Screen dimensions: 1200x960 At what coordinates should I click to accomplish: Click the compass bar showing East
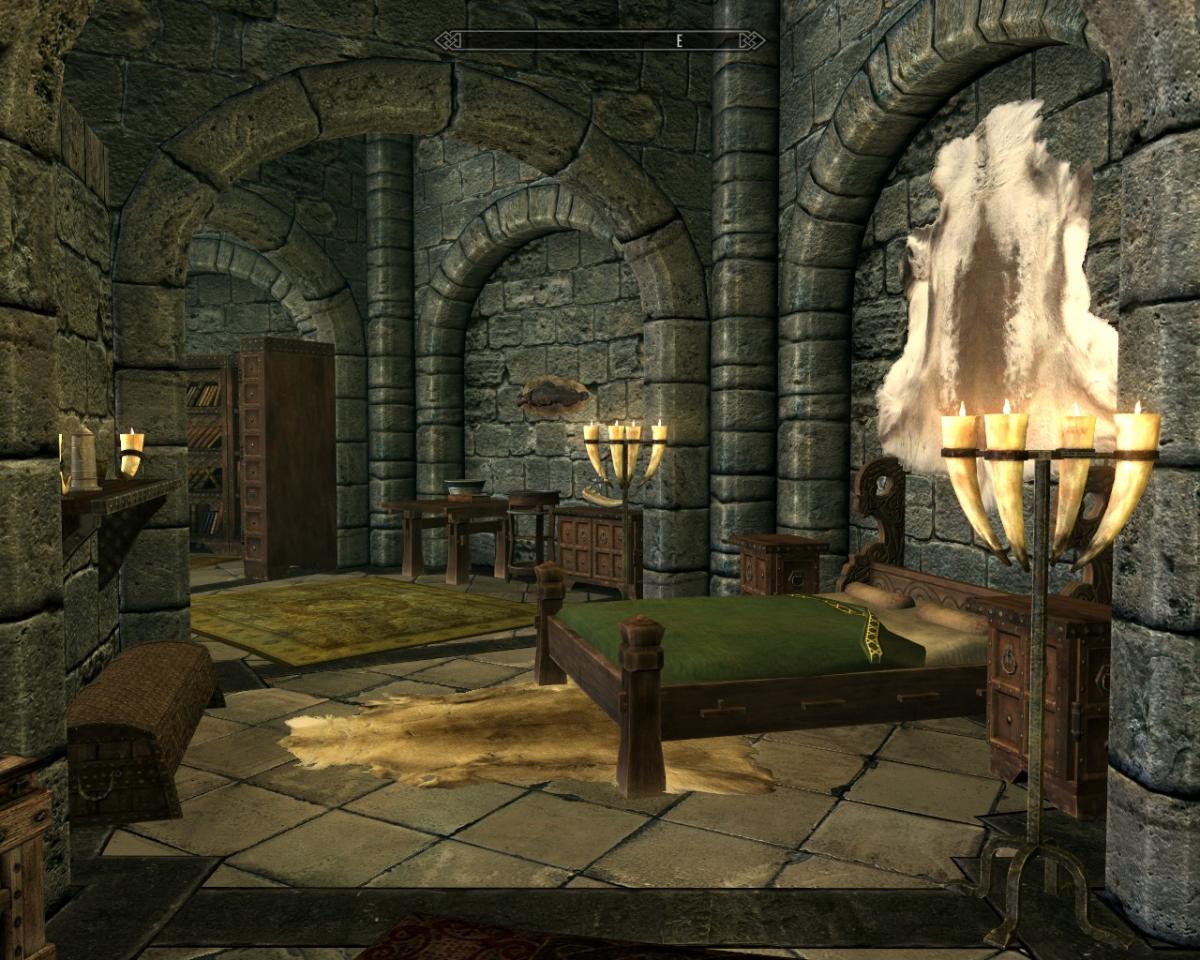click(x=600, y=40)
